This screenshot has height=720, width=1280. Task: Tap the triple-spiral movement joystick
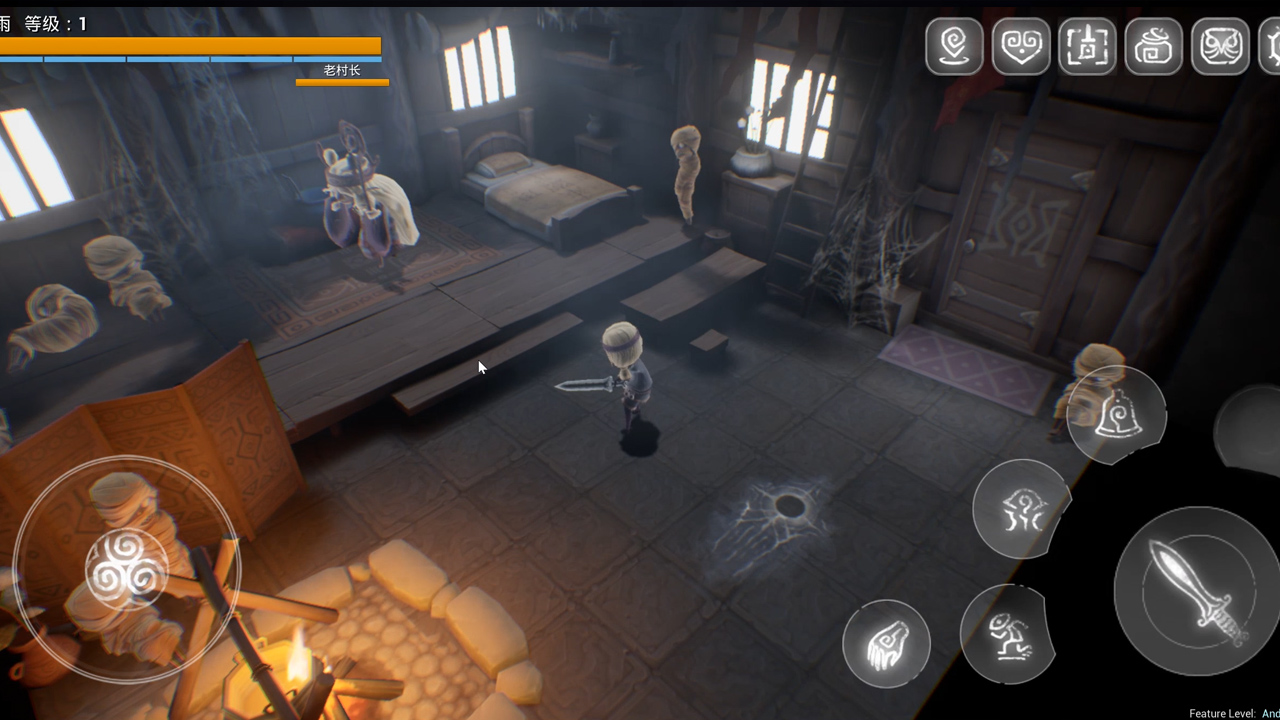point(126,569)
